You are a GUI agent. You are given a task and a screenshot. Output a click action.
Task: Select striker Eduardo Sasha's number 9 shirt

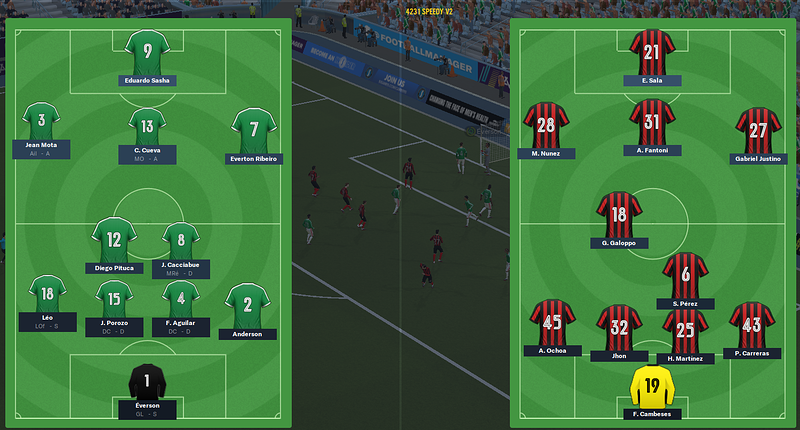click(x=148, y=52)
